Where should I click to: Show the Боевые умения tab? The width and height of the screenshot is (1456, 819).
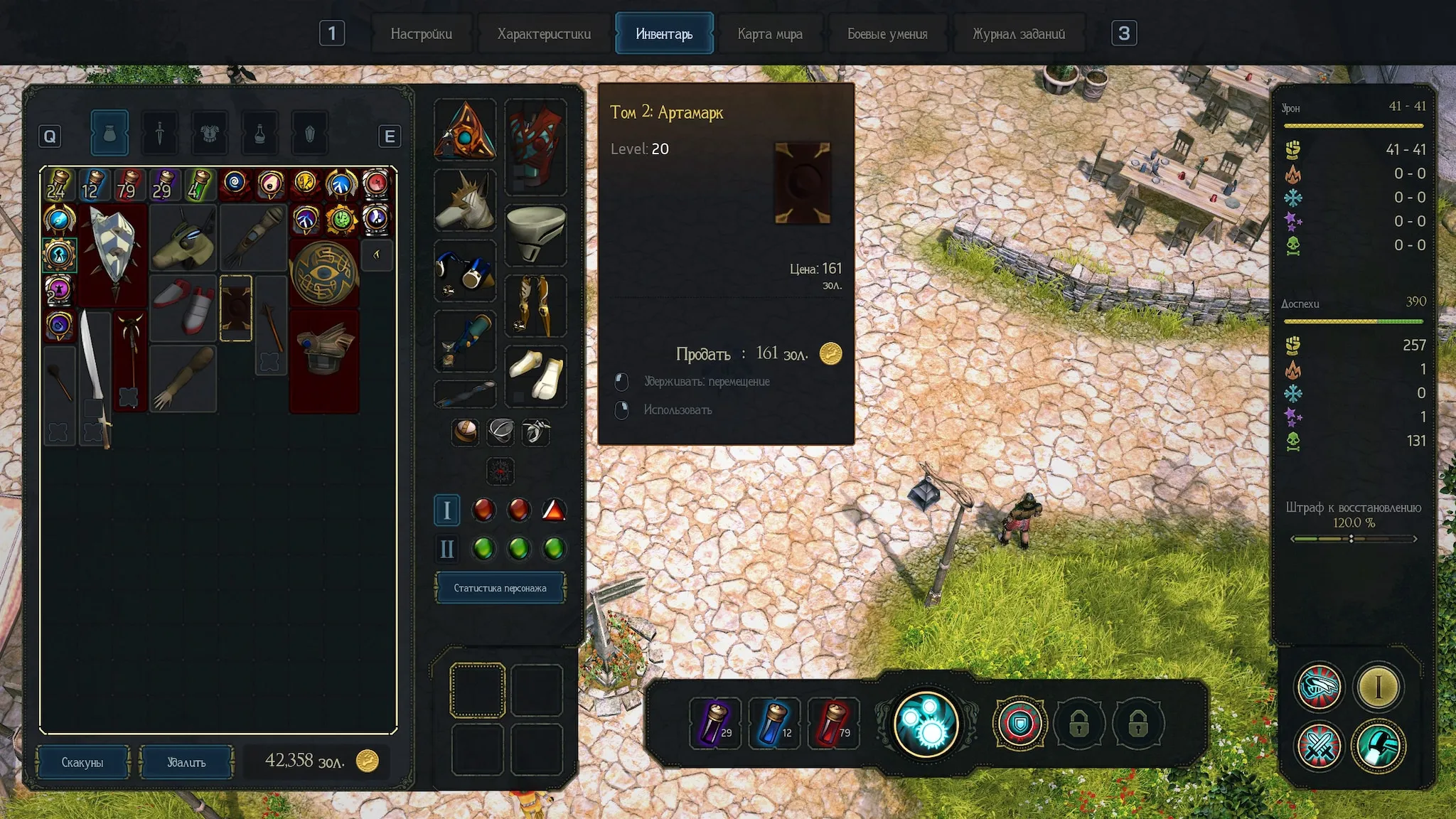click(x=887, y=33)
